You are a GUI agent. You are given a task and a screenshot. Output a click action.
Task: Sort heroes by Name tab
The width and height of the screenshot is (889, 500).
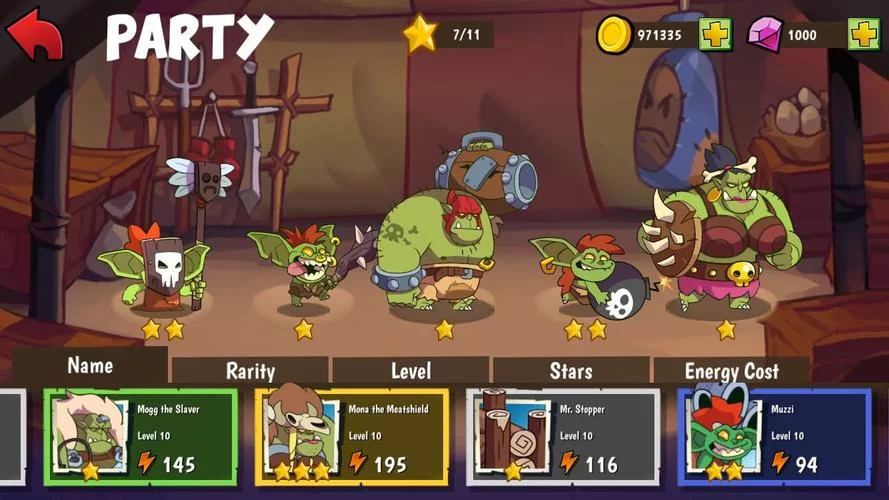click(90, 366)
